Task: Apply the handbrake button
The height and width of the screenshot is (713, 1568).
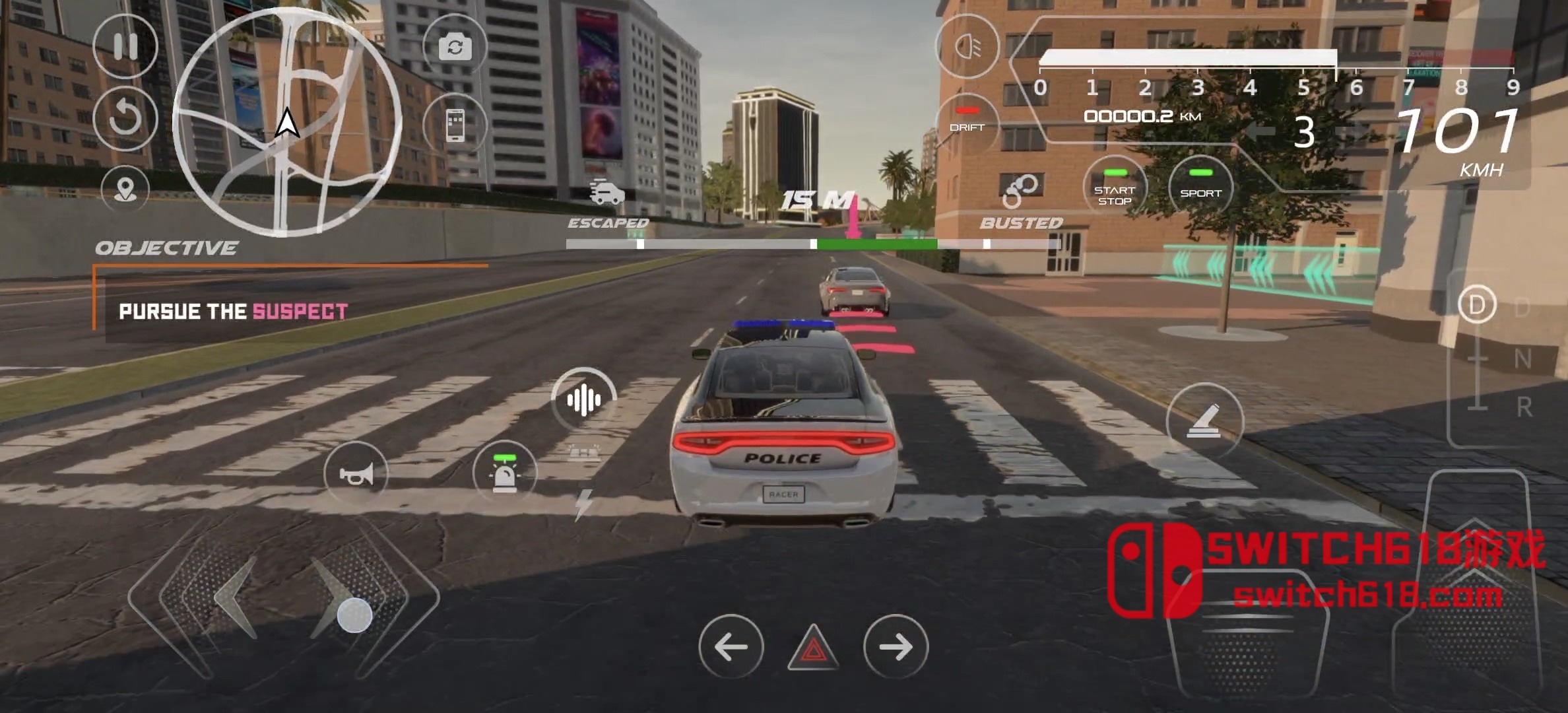Action: pyautogui.click(x=1204, y=421)
